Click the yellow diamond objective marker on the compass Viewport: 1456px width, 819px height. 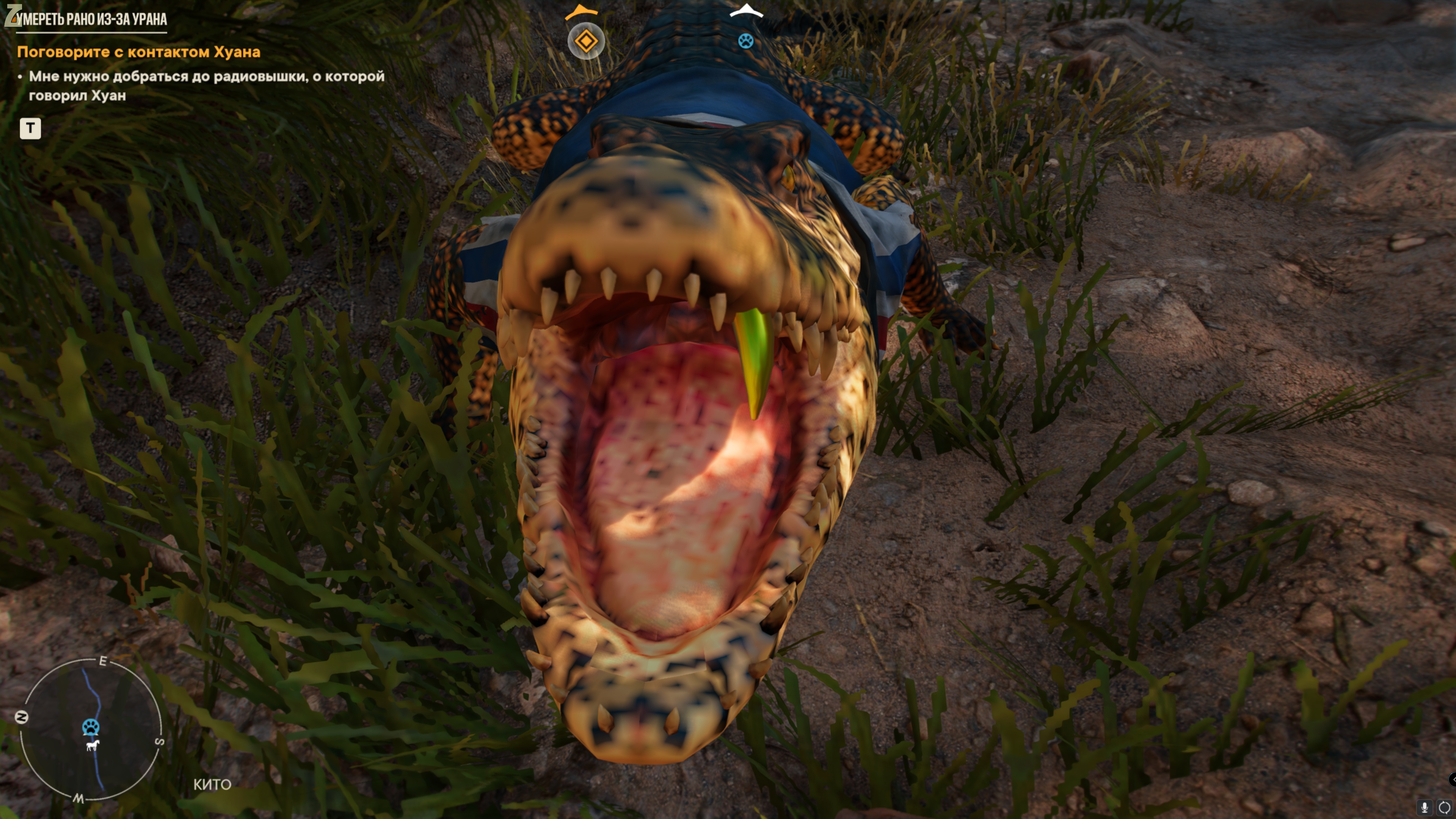[x=586, y=41]
